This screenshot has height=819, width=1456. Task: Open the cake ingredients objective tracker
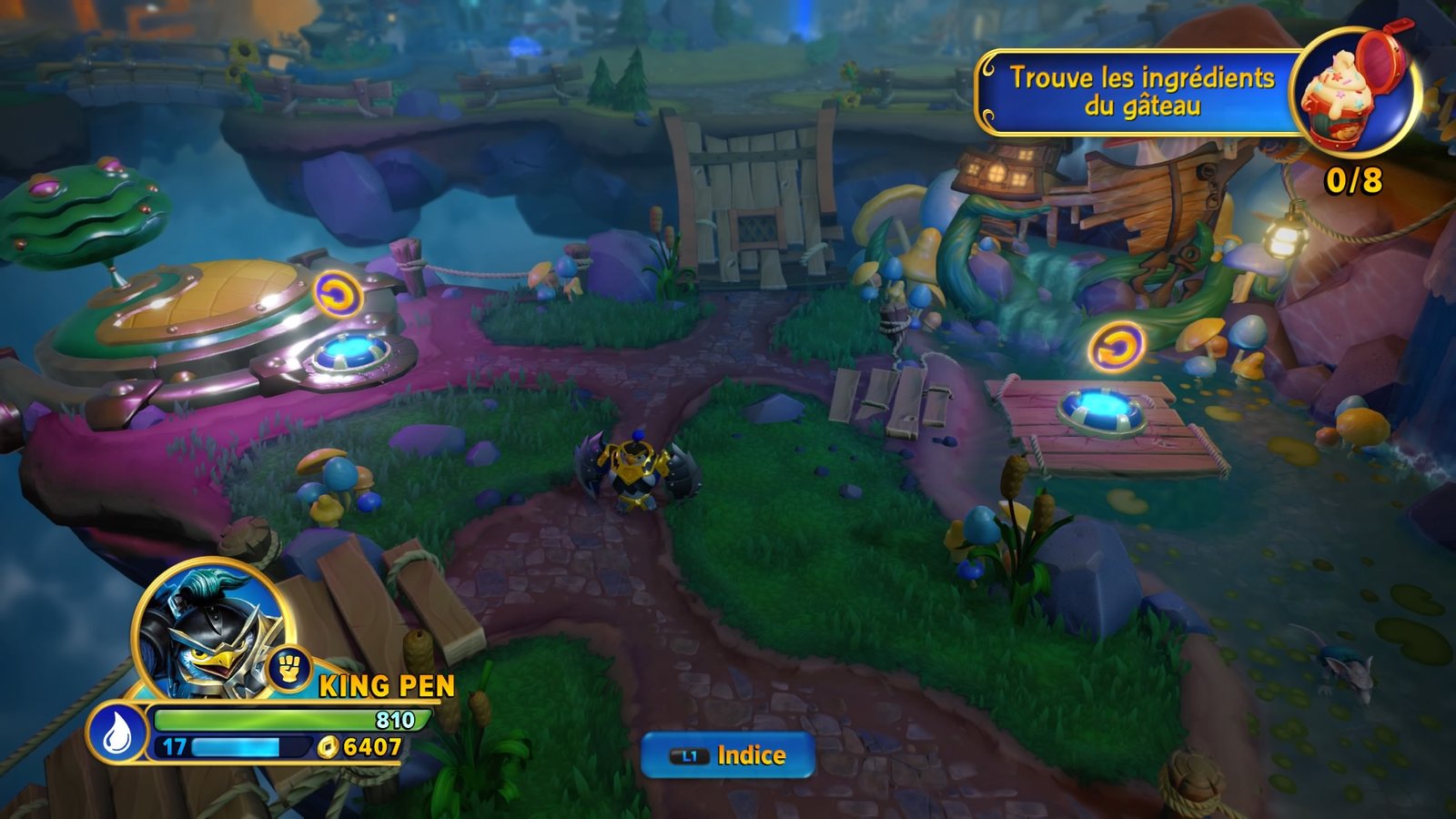(1140, 92)
